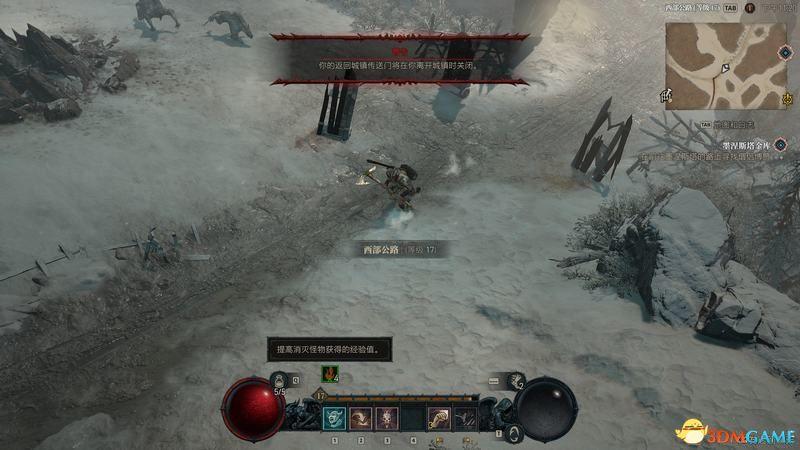Select the 墨涅斯塔金库 quest tracker entry
The height and width of the screenshot is (450, 800).
(742, 144)
